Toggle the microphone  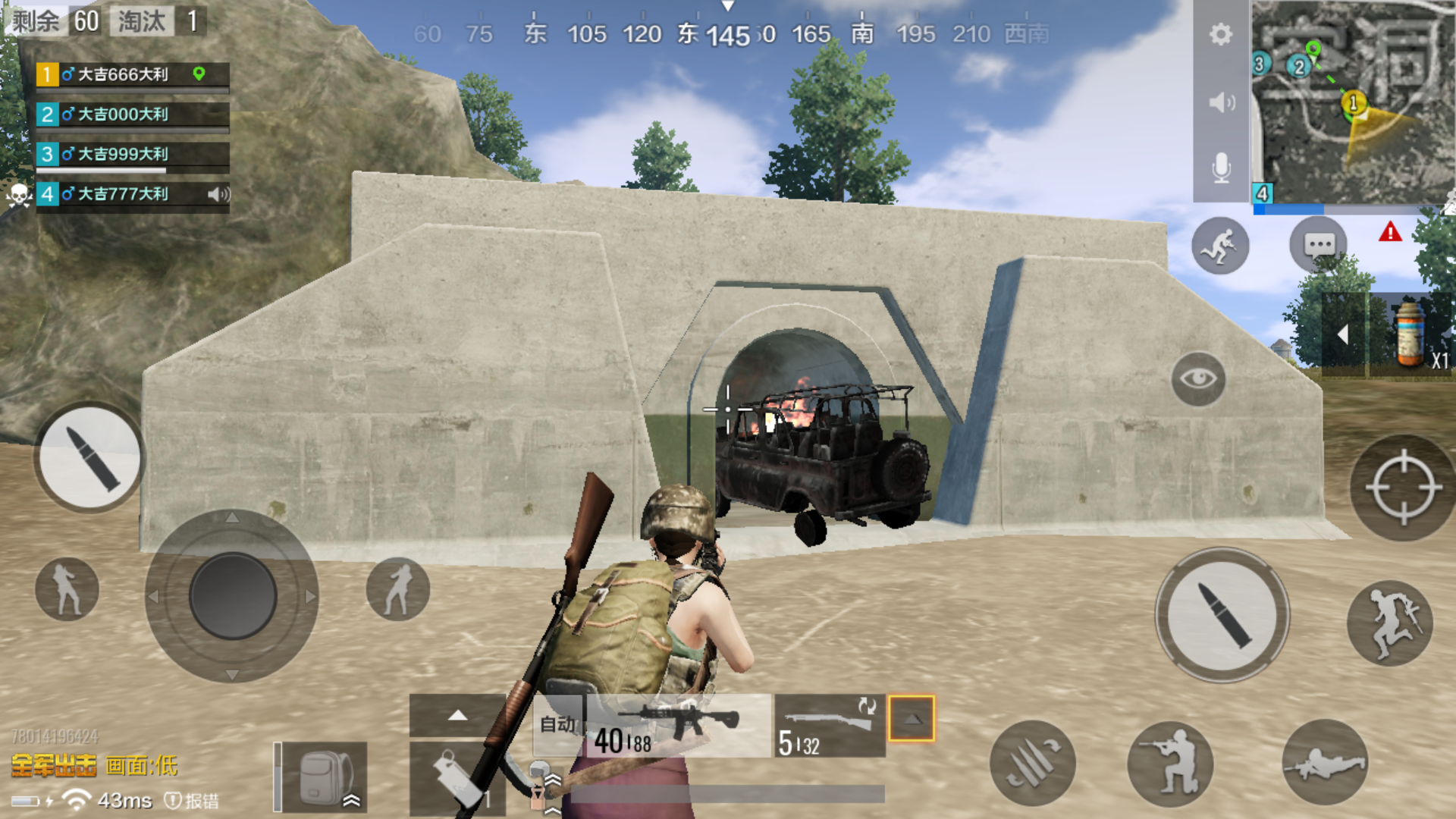point(1221,168)
